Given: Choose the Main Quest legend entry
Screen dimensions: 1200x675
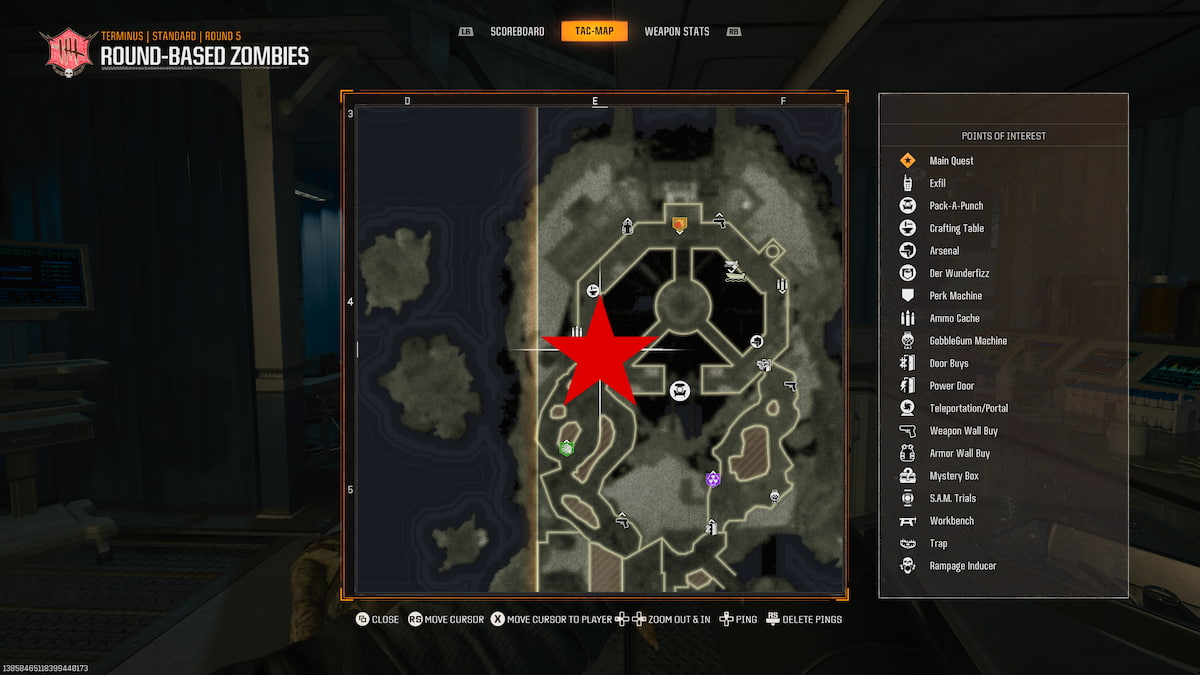Looking at the screenshot, I should 951,161.
